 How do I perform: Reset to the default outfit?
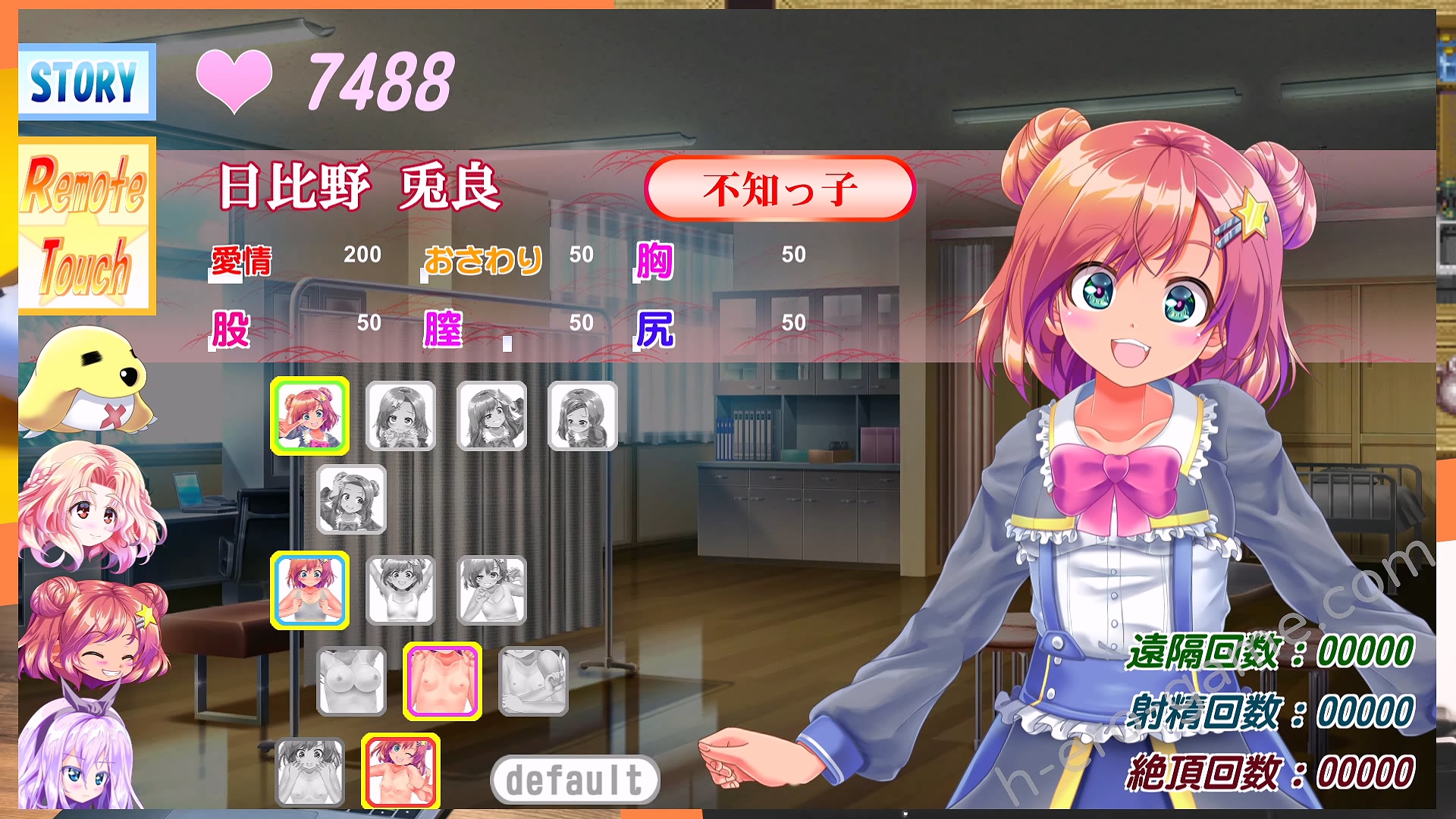pos(575,780)
